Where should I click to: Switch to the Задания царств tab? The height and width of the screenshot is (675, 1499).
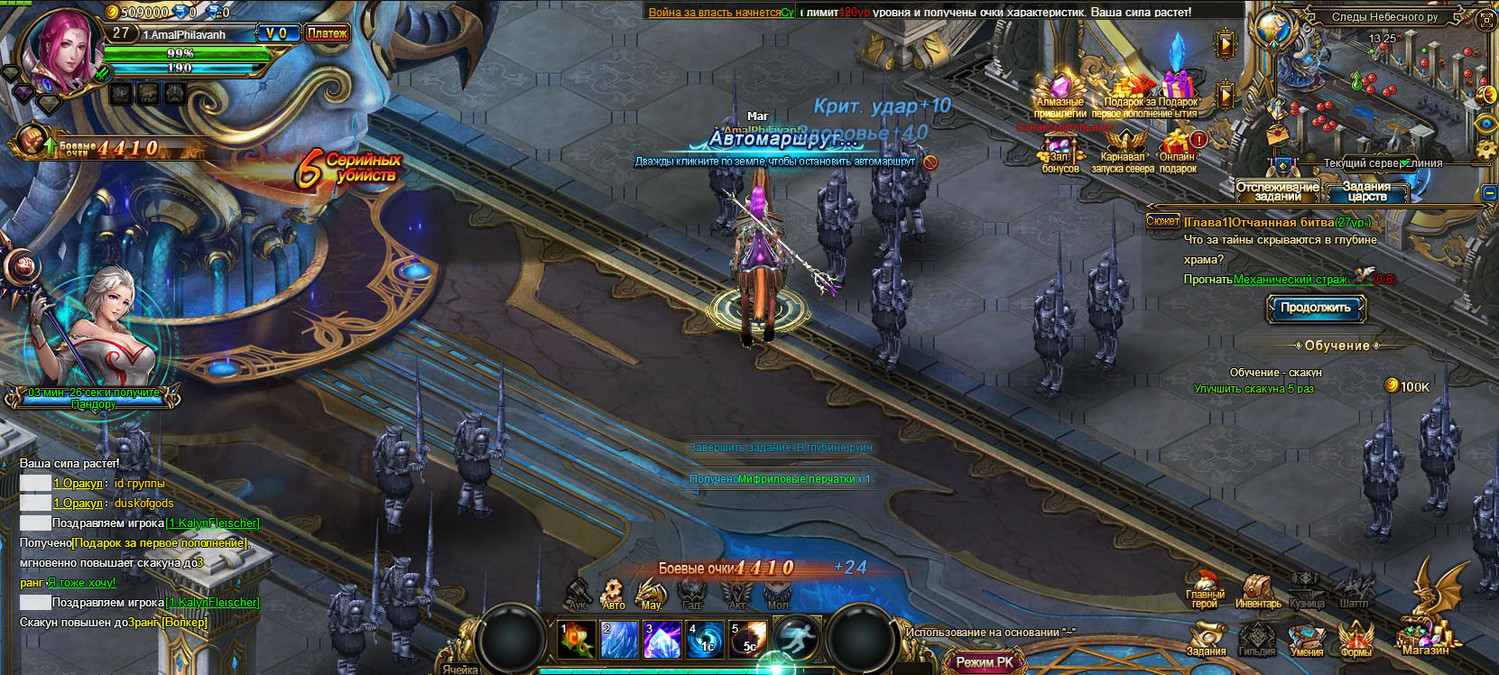click(1366, 191)
